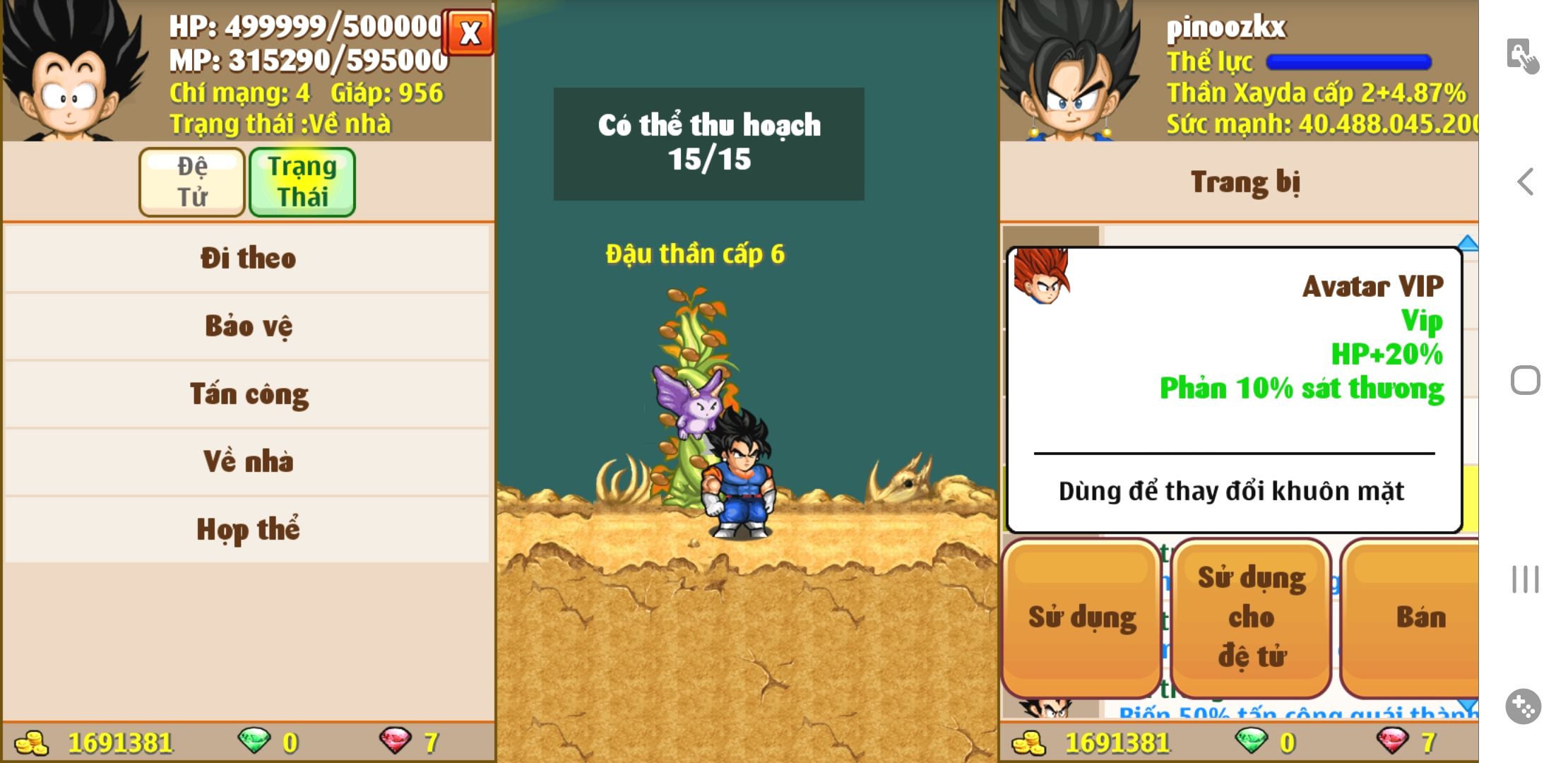The image size is (1568, 763).
Task: Tap the blue up arrow of the item list
Action: (1468, 243)
